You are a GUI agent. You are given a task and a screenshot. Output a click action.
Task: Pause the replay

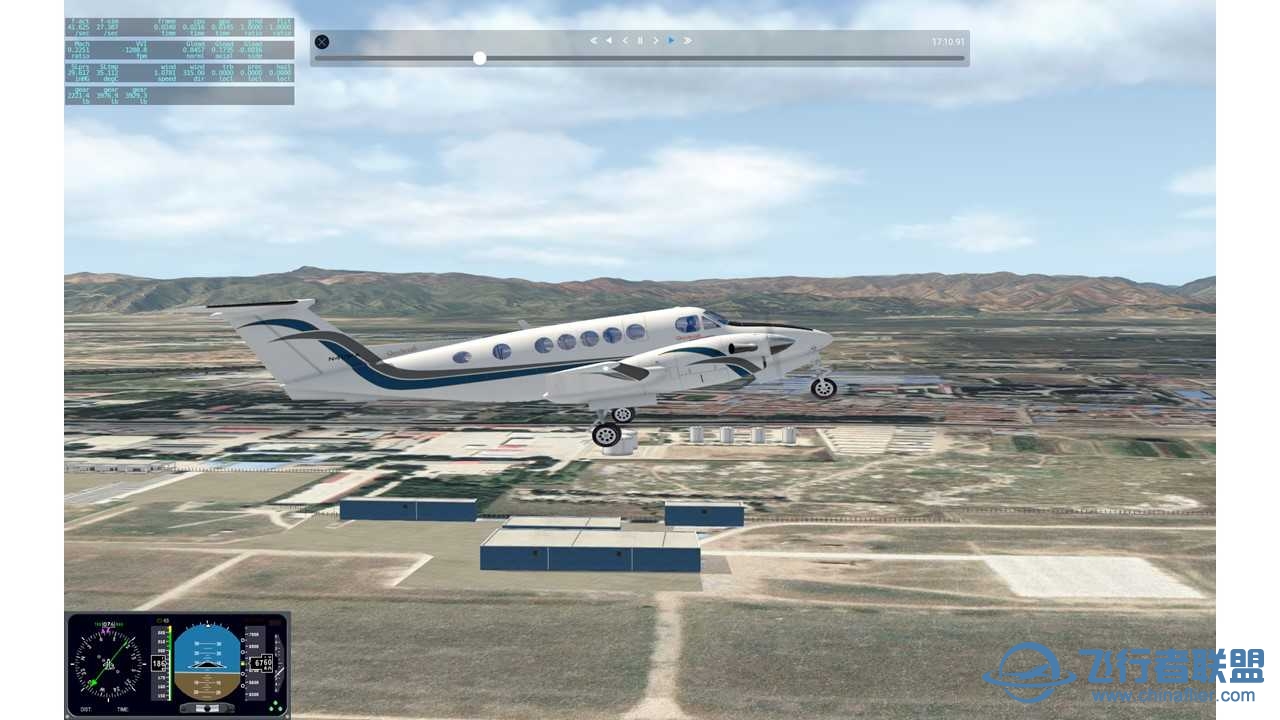[x=640, y=41]
